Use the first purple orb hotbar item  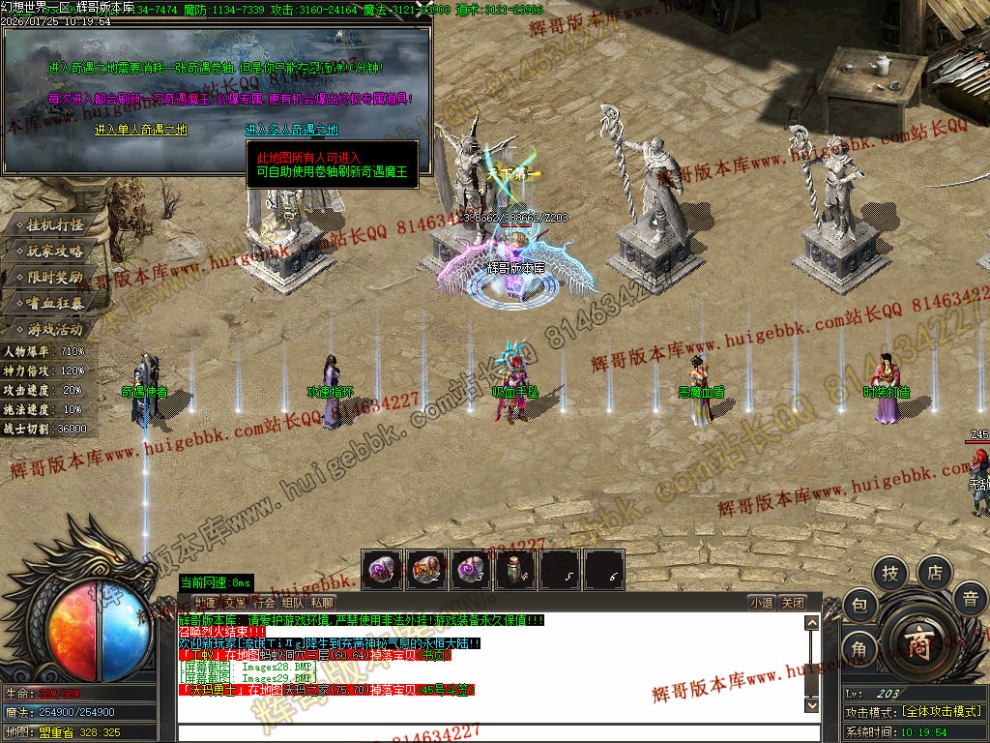point(383,571)
